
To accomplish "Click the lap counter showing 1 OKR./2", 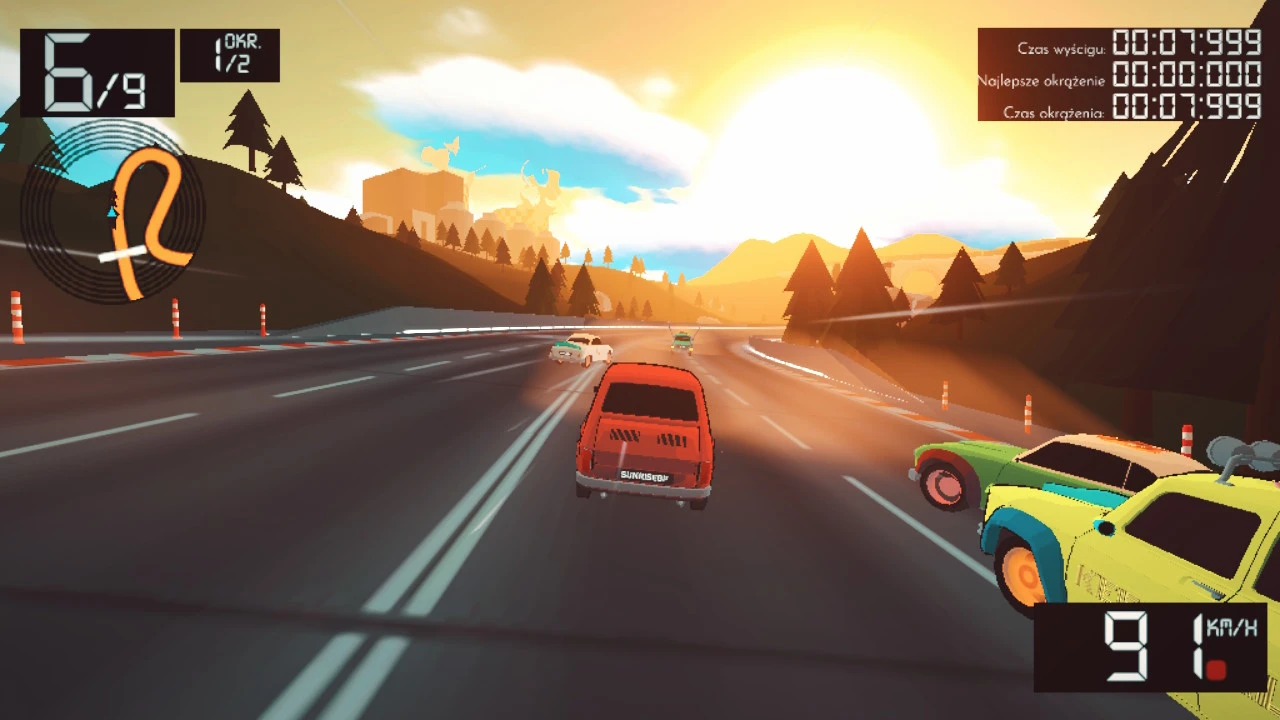I will point(229,54).
